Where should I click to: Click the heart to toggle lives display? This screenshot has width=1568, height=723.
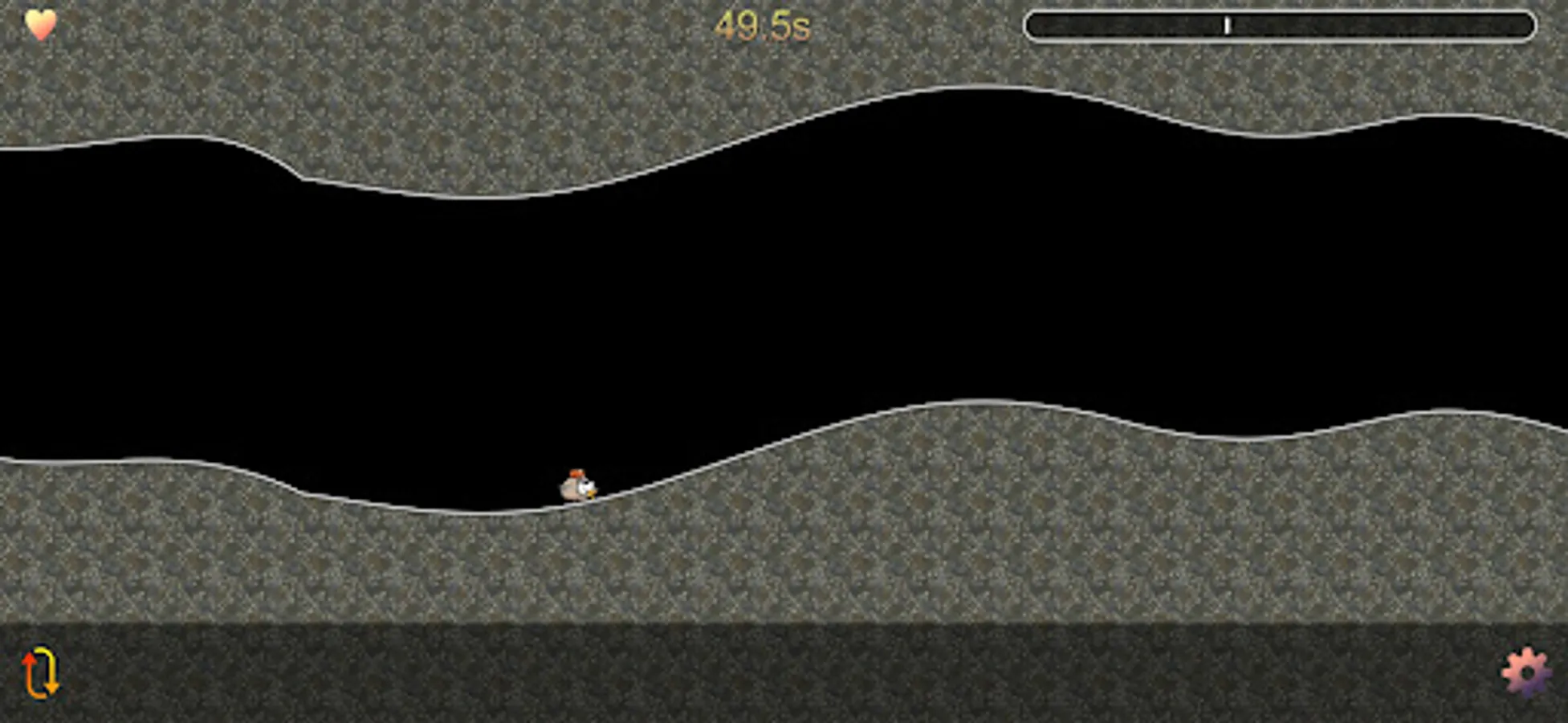(40, 24)
